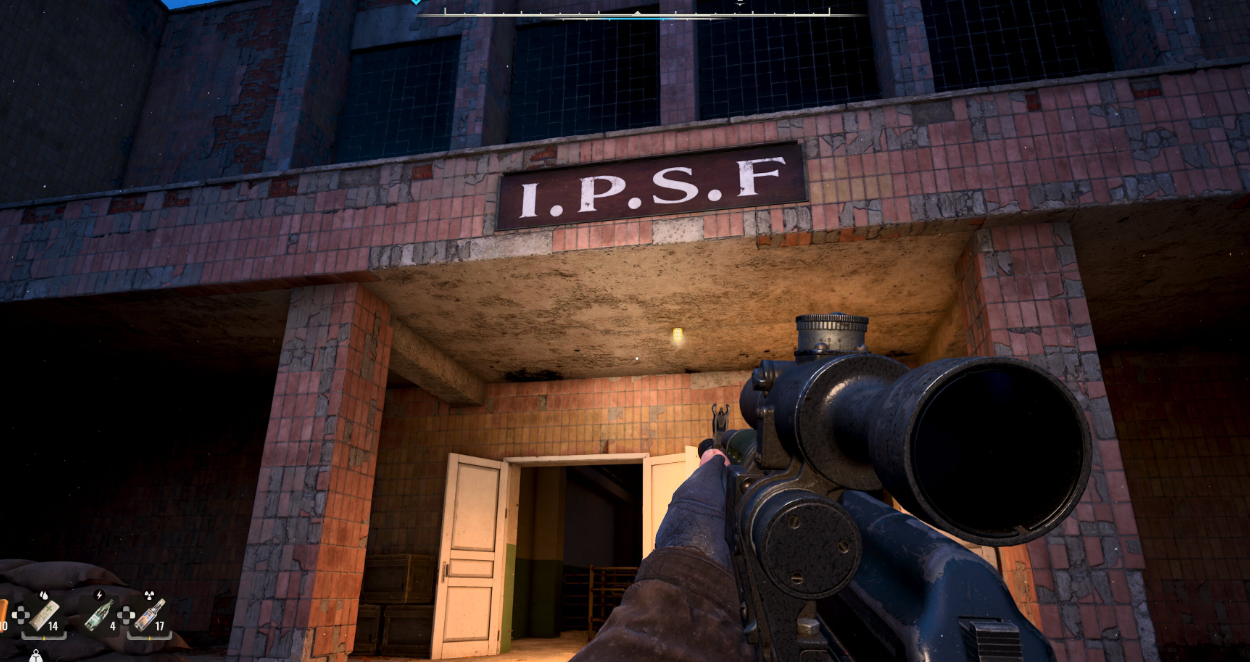The width and height of the screenshot is (1250, 662).
Task: Use the green energy drink bottle slot
Action: click(98, 615)
